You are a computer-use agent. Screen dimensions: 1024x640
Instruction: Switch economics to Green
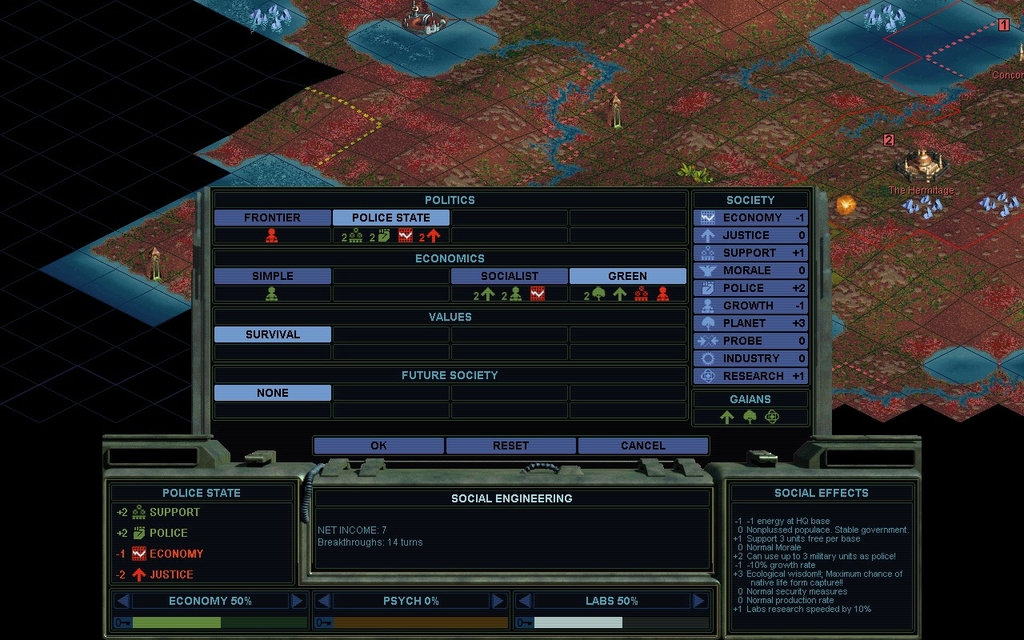(x=627, y=276)
